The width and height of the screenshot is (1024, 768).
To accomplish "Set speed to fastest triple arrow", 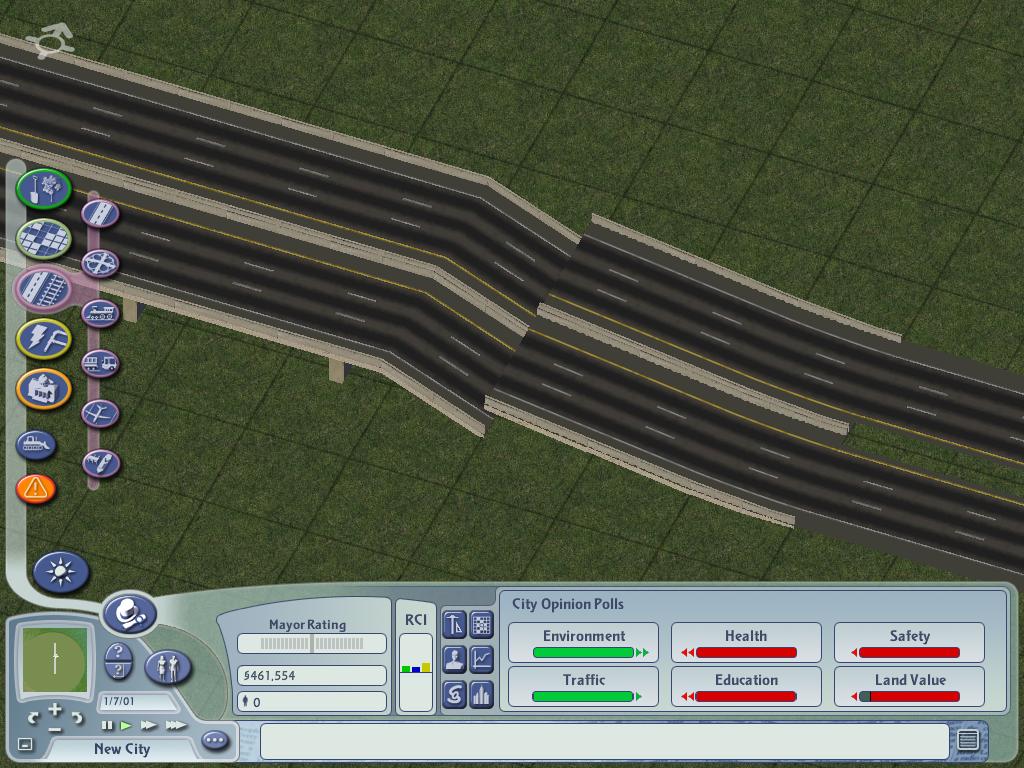I will 176,725.
